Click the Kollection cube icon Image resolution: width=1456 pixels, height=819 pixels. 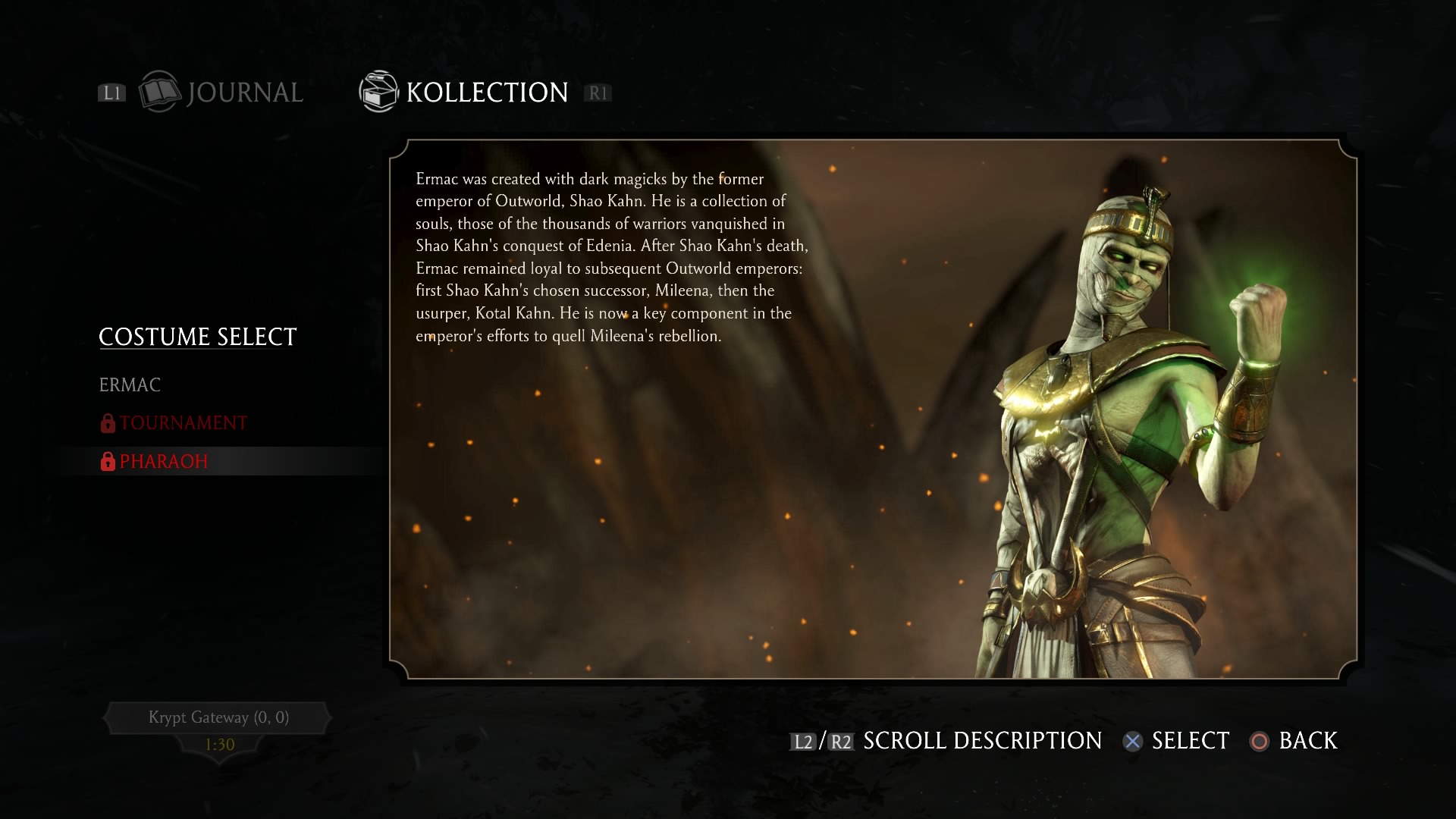pos(378,91)
